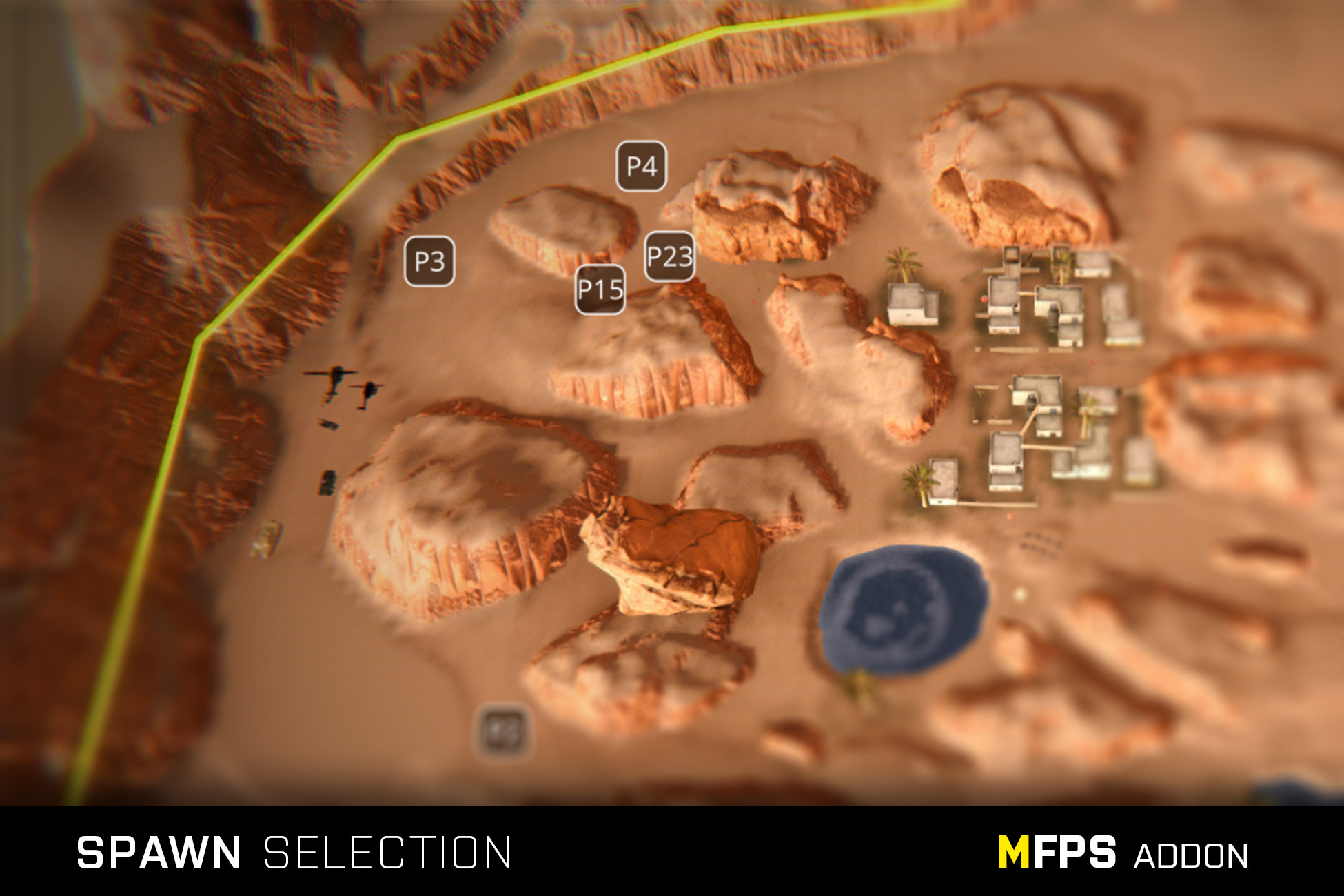This screenshot has width=1344, height=896.
Task: Click the palm tree at the village's southern edge
Action: pyautogui.click(x=920, y=480)
